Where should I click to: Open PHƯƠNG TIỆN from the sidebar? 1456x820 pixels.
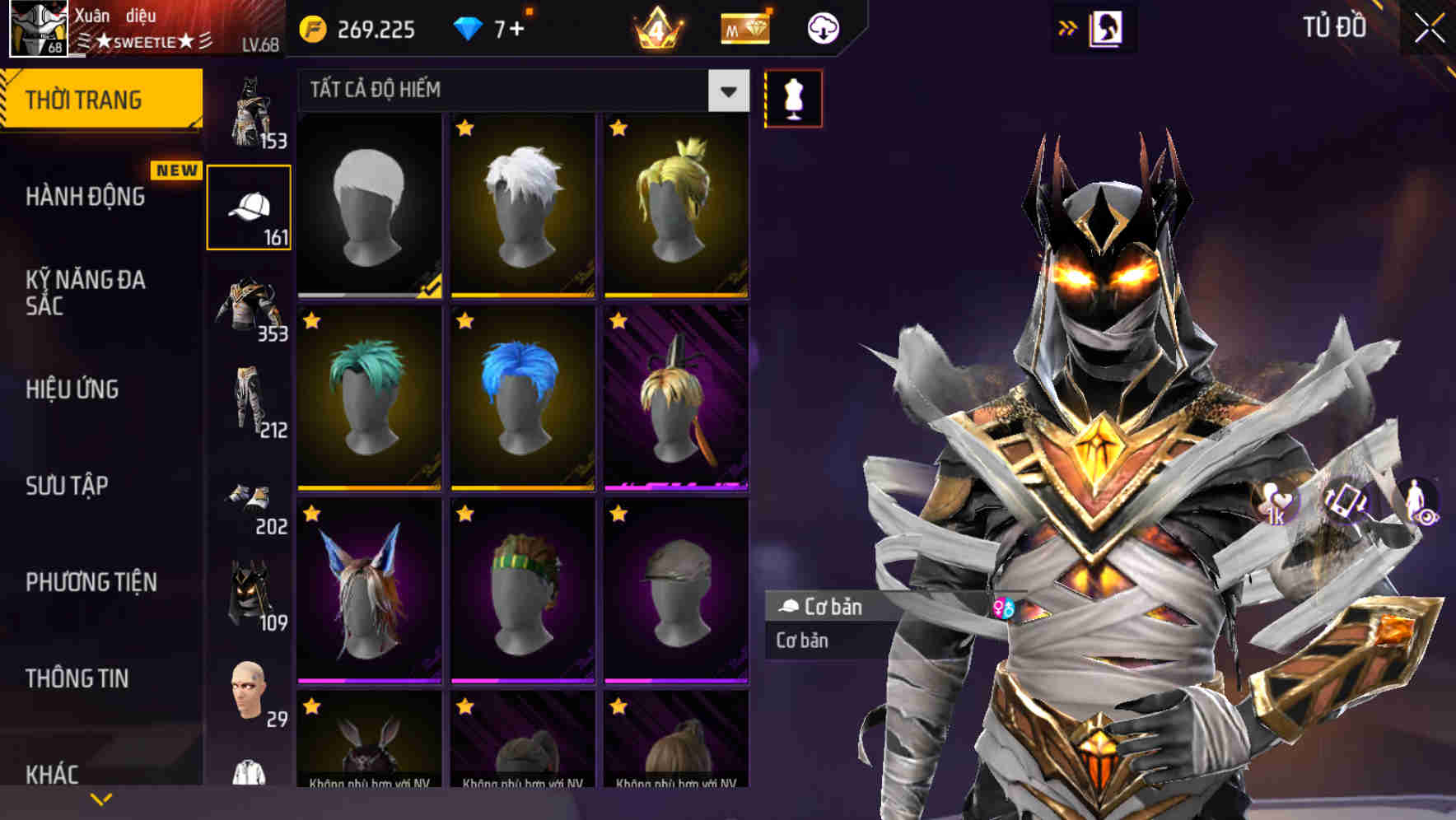pos(89,581)
